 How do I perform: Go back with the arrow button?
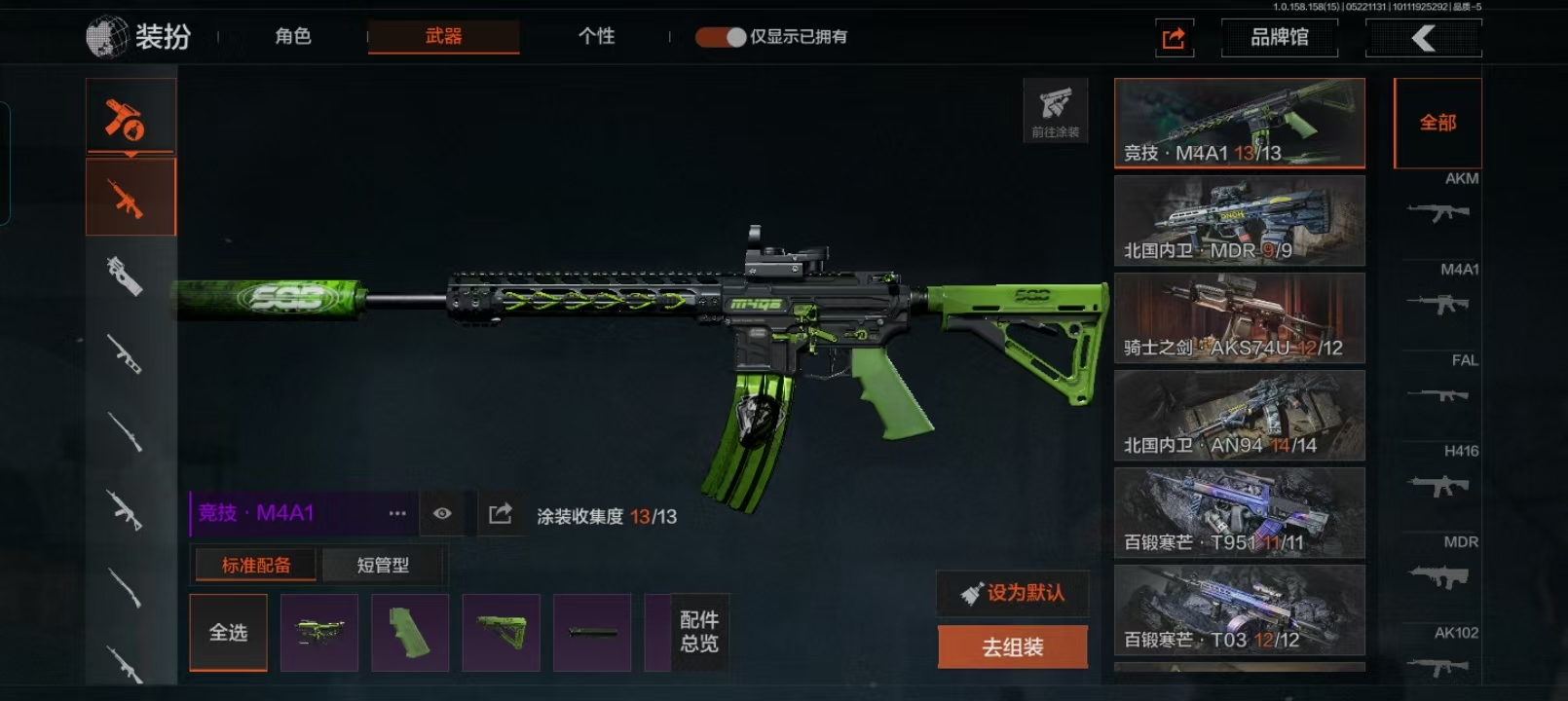click(x=1423, y=38)
